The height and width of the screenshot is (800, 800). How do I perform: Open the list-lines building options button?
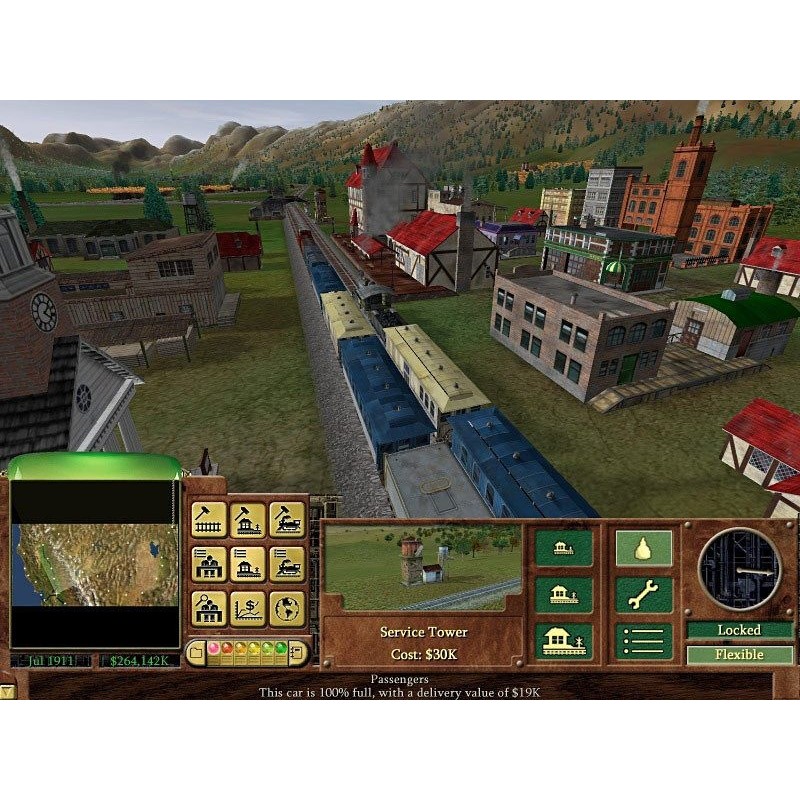pos(643,641)
